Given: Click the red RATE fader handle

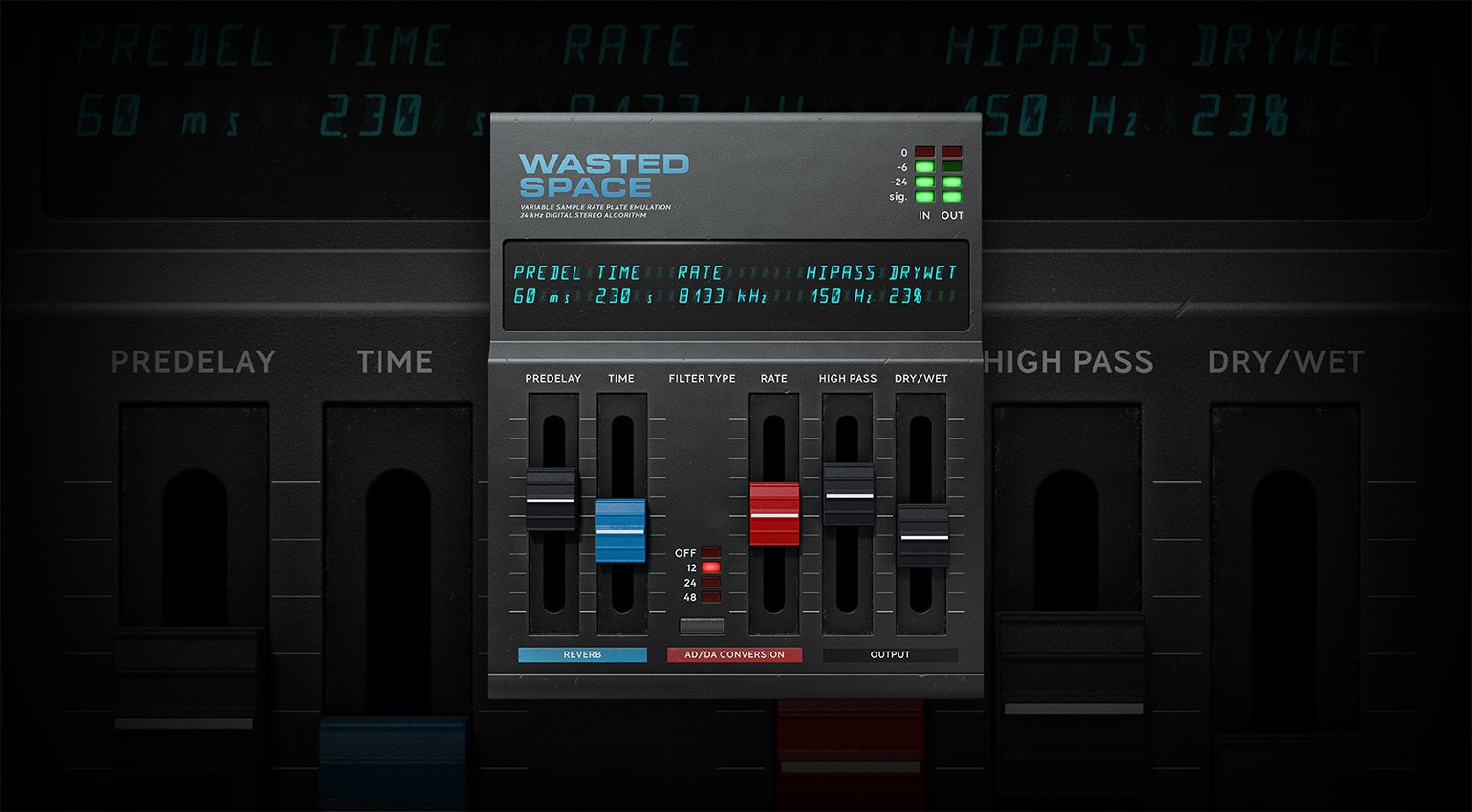Looking at the screenshot, I should (774, 514).
